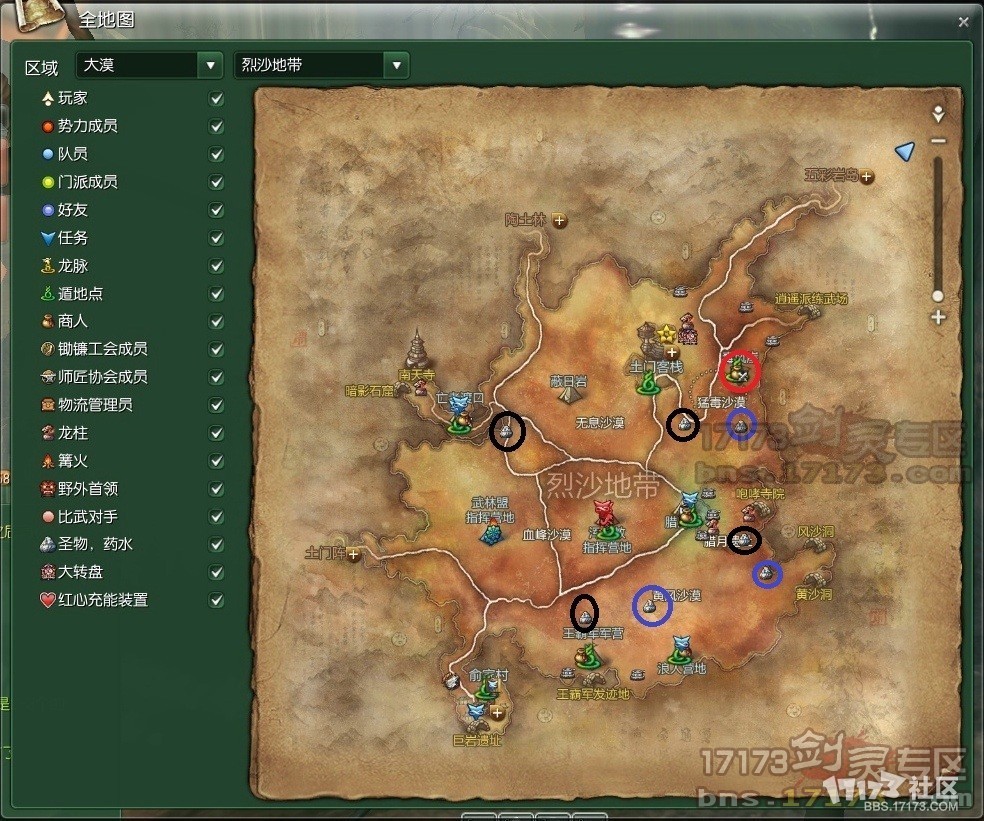Close the full map window
The image size is (984, 821).
pos(963,21)
